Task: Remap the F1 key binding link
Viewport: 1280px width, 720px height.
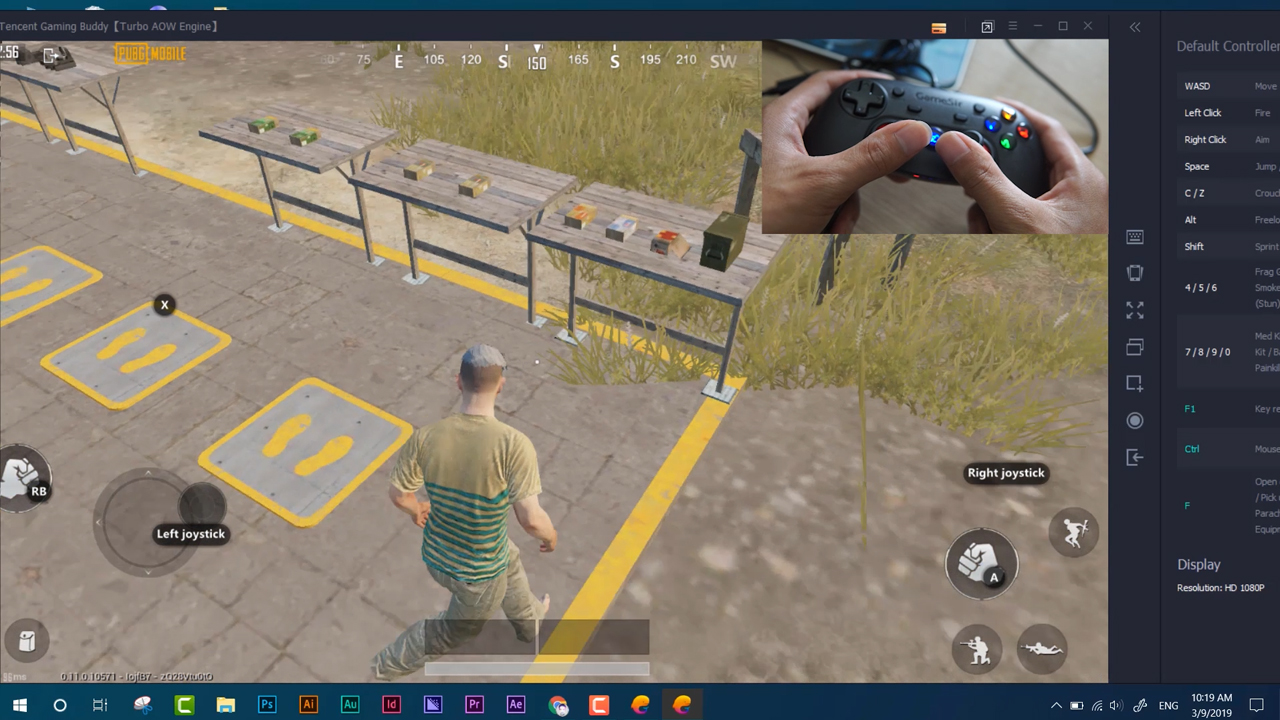Action: [x=1190, y=408]
